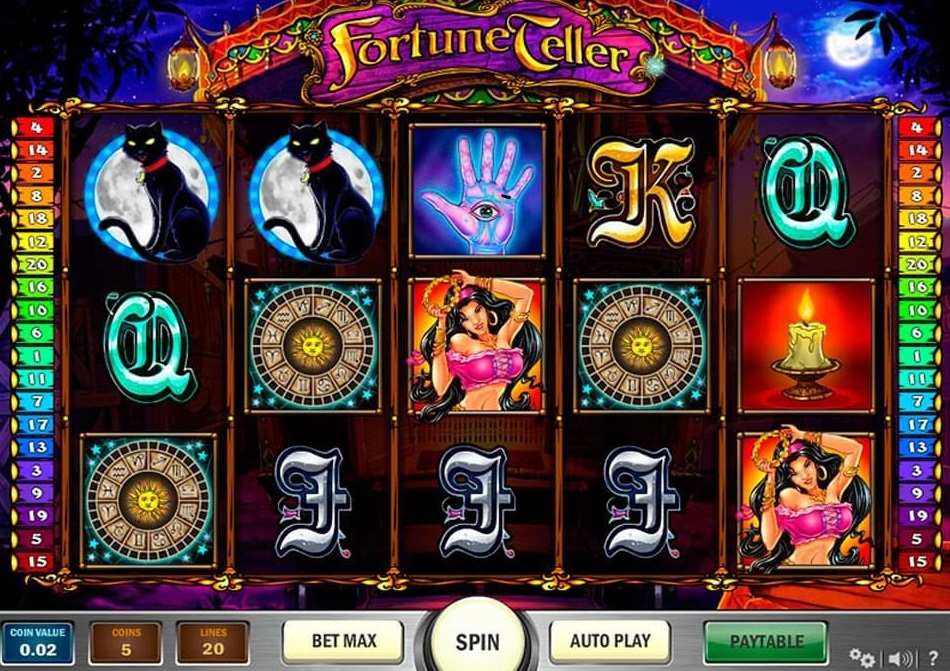Start AUTO PLAY mode
950x671 pixels.
pos(610,641)
